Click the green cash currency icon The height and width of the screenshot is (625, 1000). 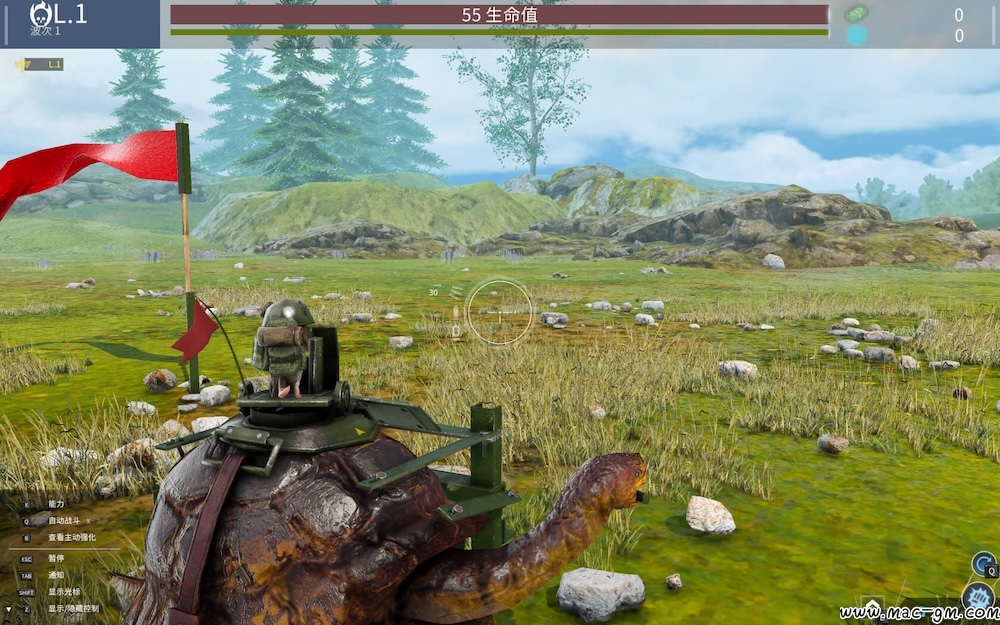pos(856,14)
